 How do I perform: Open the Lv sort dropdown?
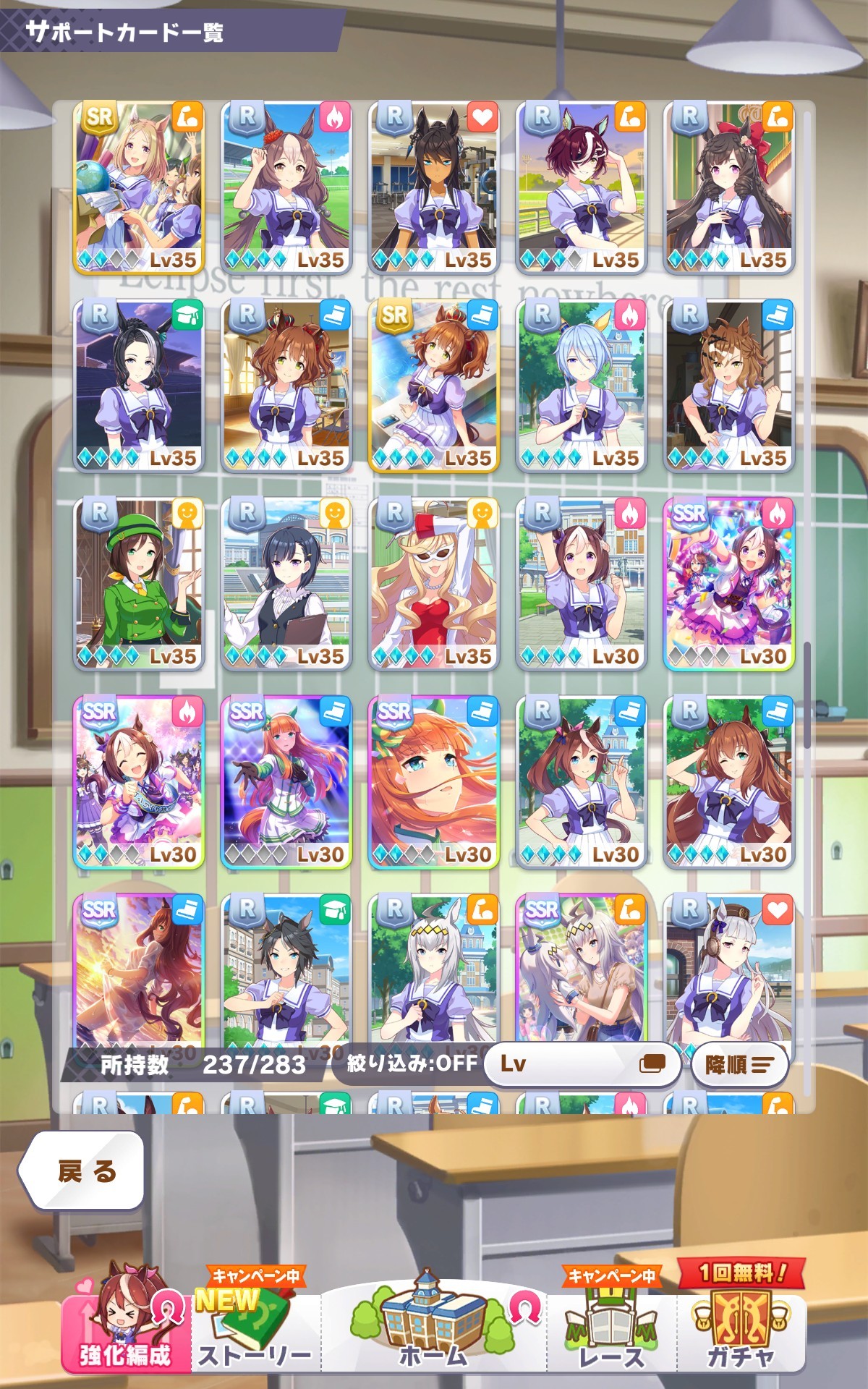[x=582, y=1063]
